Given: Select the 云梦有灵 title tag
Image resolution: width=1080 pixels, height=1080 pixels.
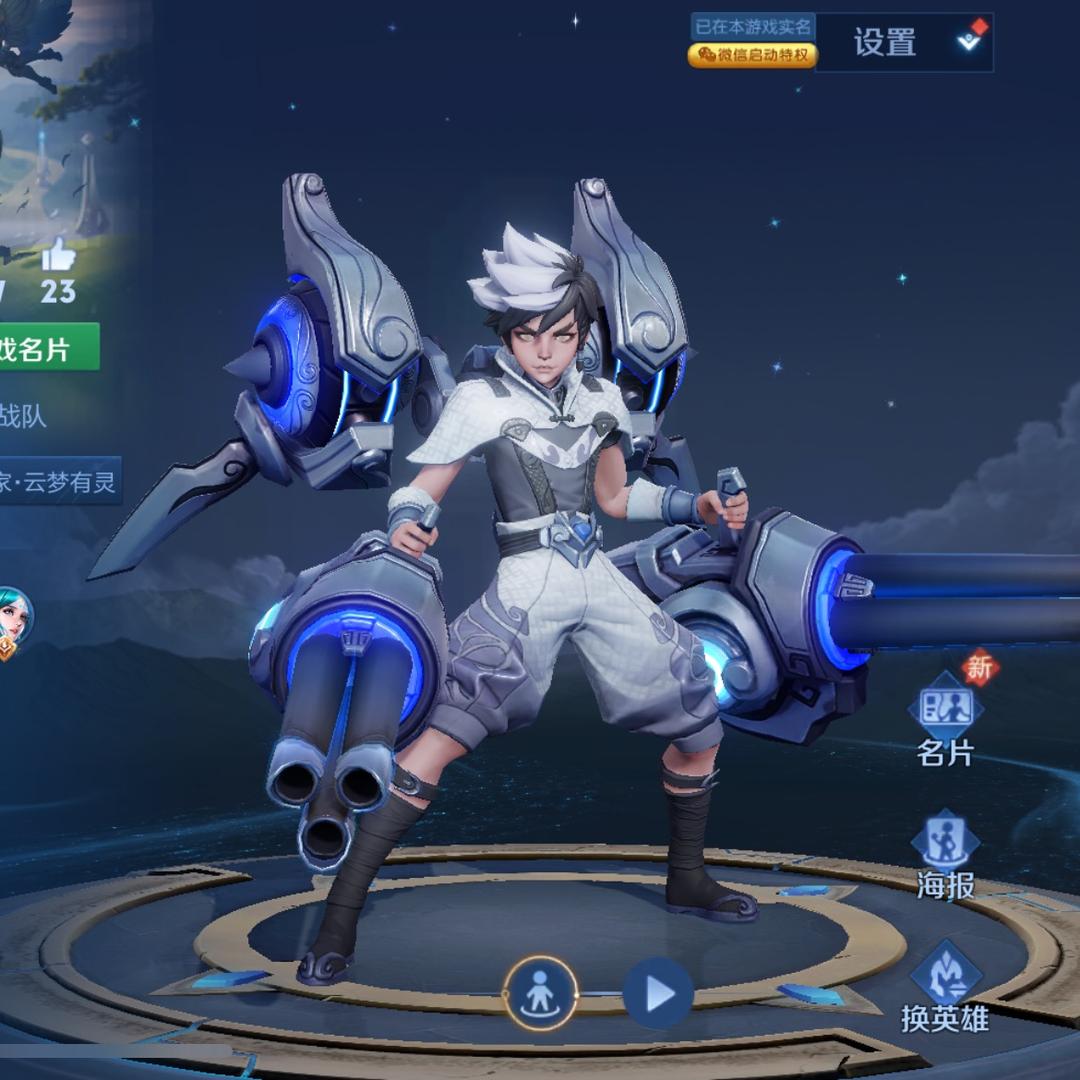Looking at the screenshot, I should (x=58, y=482).
